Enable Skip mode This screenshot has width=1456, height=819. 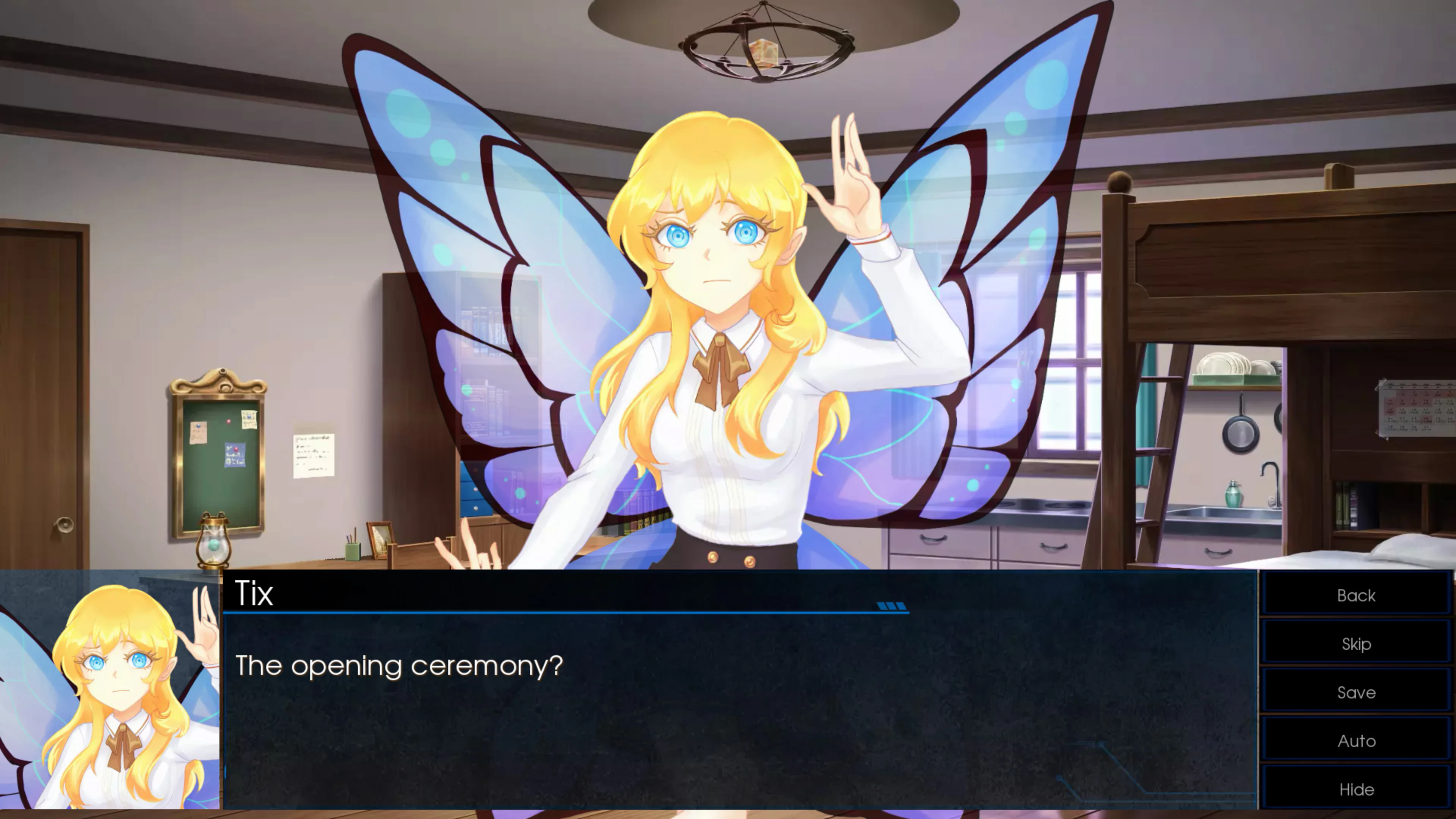[1356, 644]
